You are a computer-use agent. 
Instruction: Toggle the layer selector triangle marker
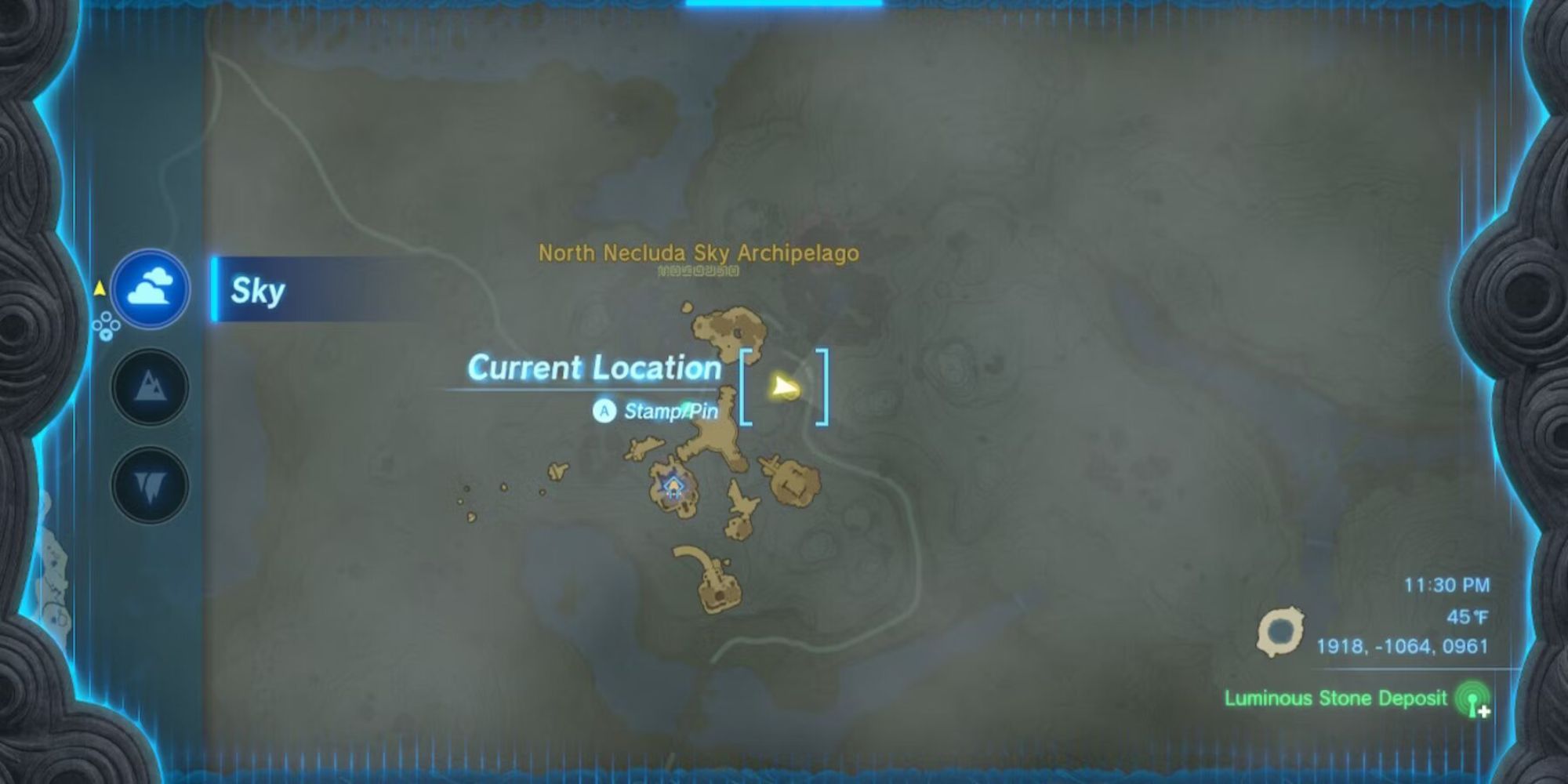click(100, 289)
